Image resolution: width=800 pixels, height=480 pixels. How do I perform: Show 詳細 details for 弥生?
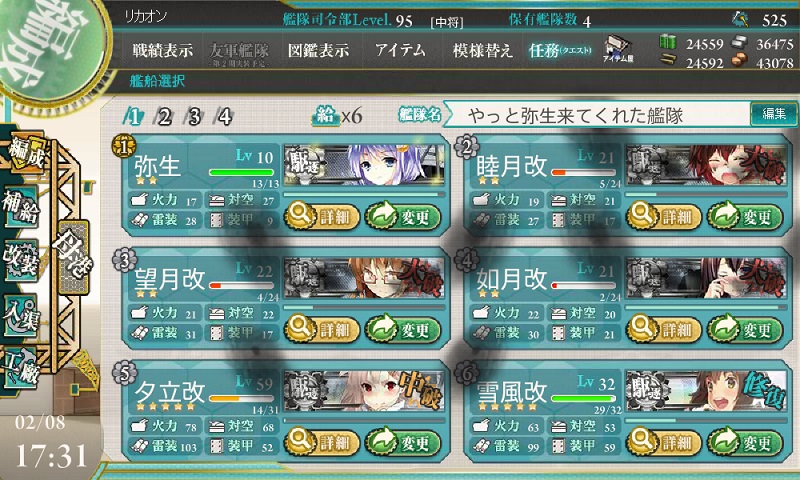click(x=320, y=214)
